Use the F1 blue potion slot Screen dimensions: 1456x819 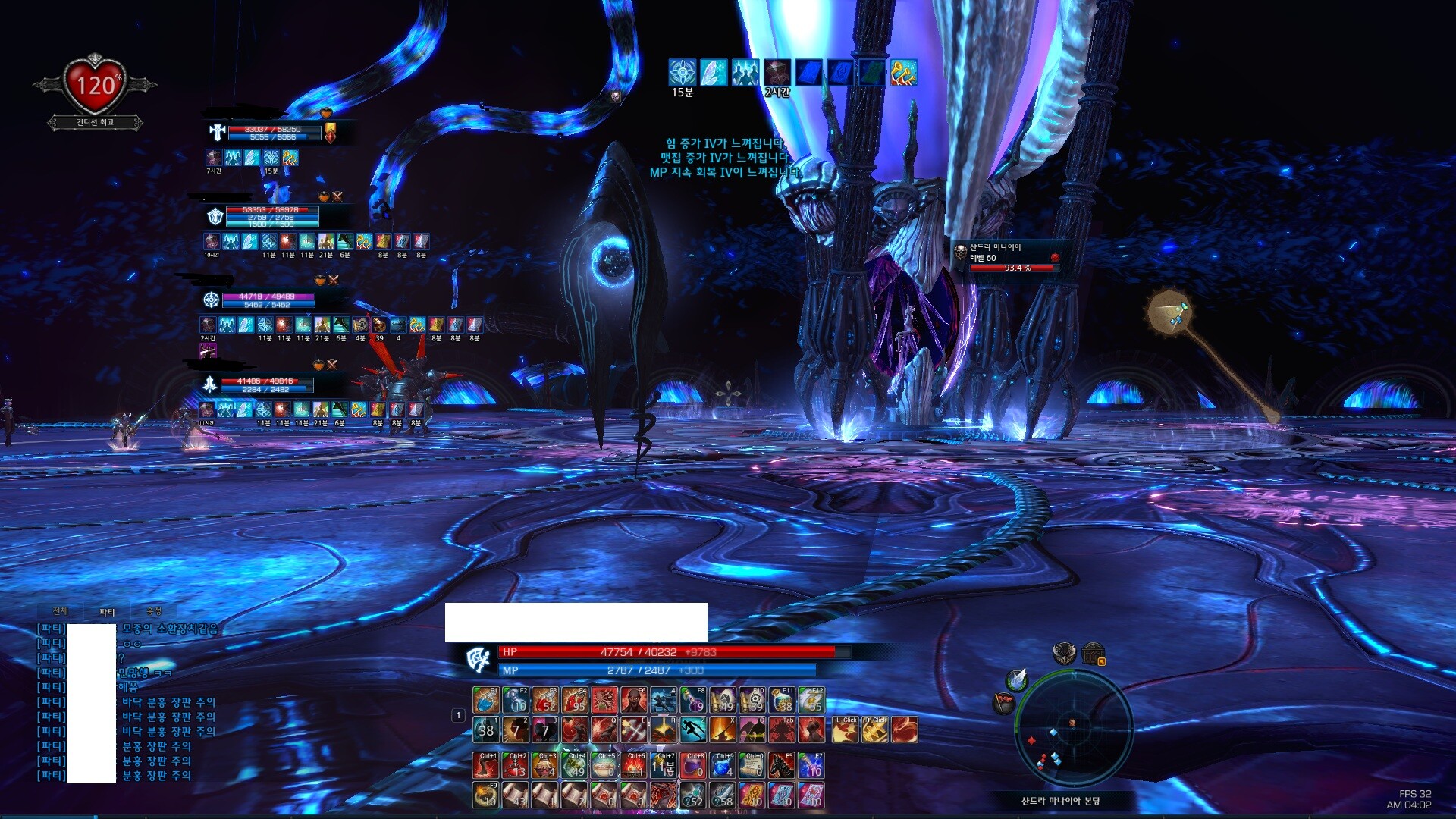pos(485,700)
